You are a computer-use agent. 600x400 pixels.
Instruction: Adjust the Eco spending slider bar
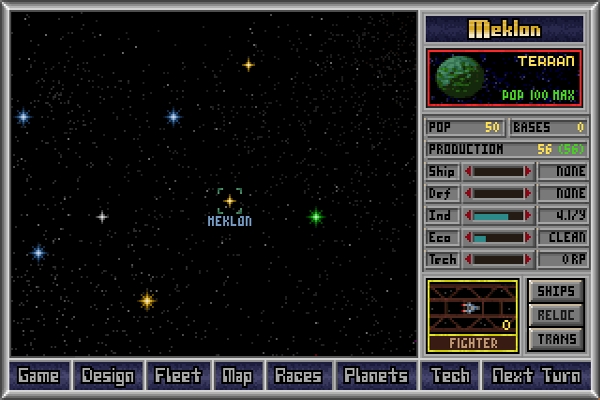498,237
